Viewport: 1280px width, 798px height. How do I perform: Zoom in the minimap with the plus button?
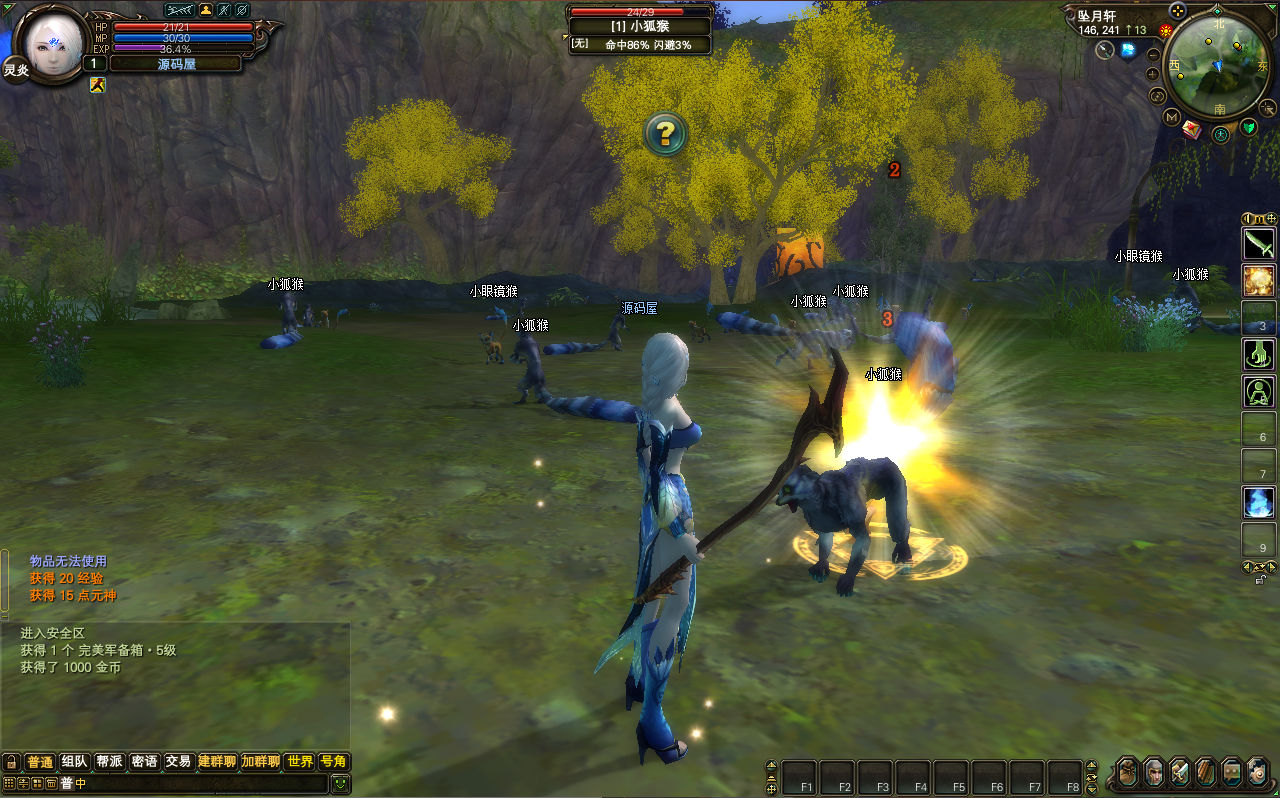point(1153,74)
